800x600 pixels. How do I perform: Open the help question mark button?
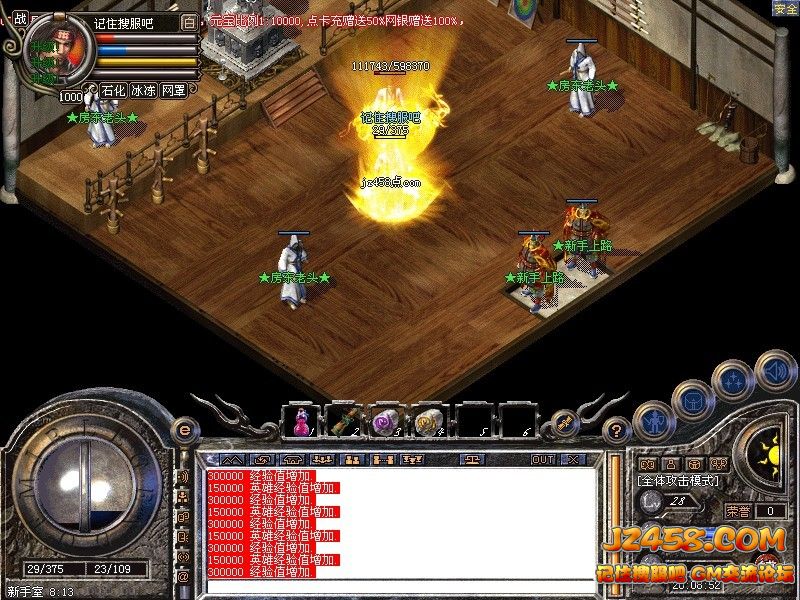[x=618, y=430]
